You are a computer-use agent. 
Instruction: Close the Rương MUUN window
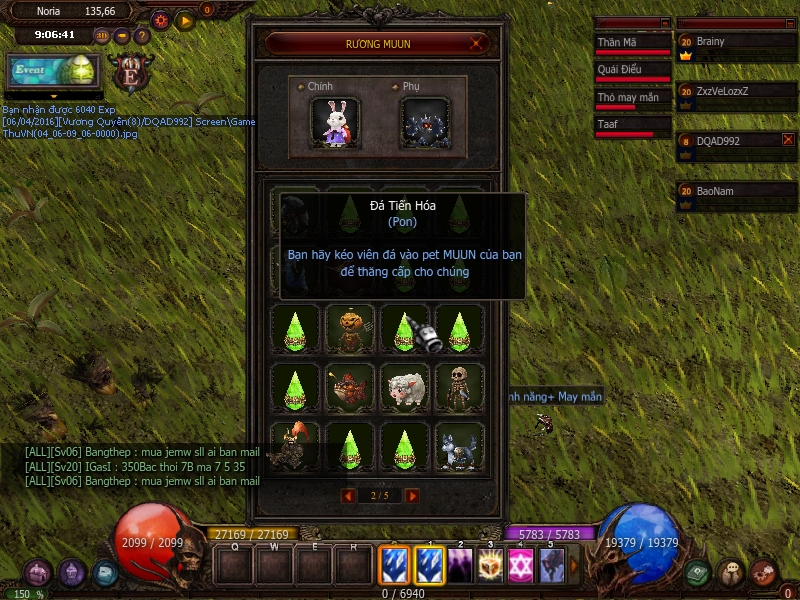[x=478, y=44]
